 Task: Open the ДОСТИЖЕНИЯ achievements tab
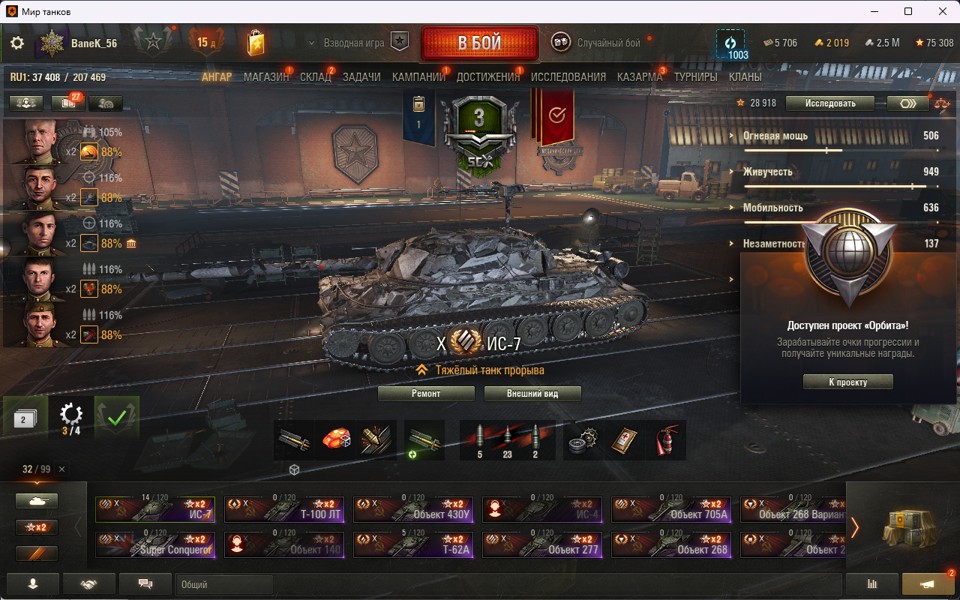click(488, 77)
